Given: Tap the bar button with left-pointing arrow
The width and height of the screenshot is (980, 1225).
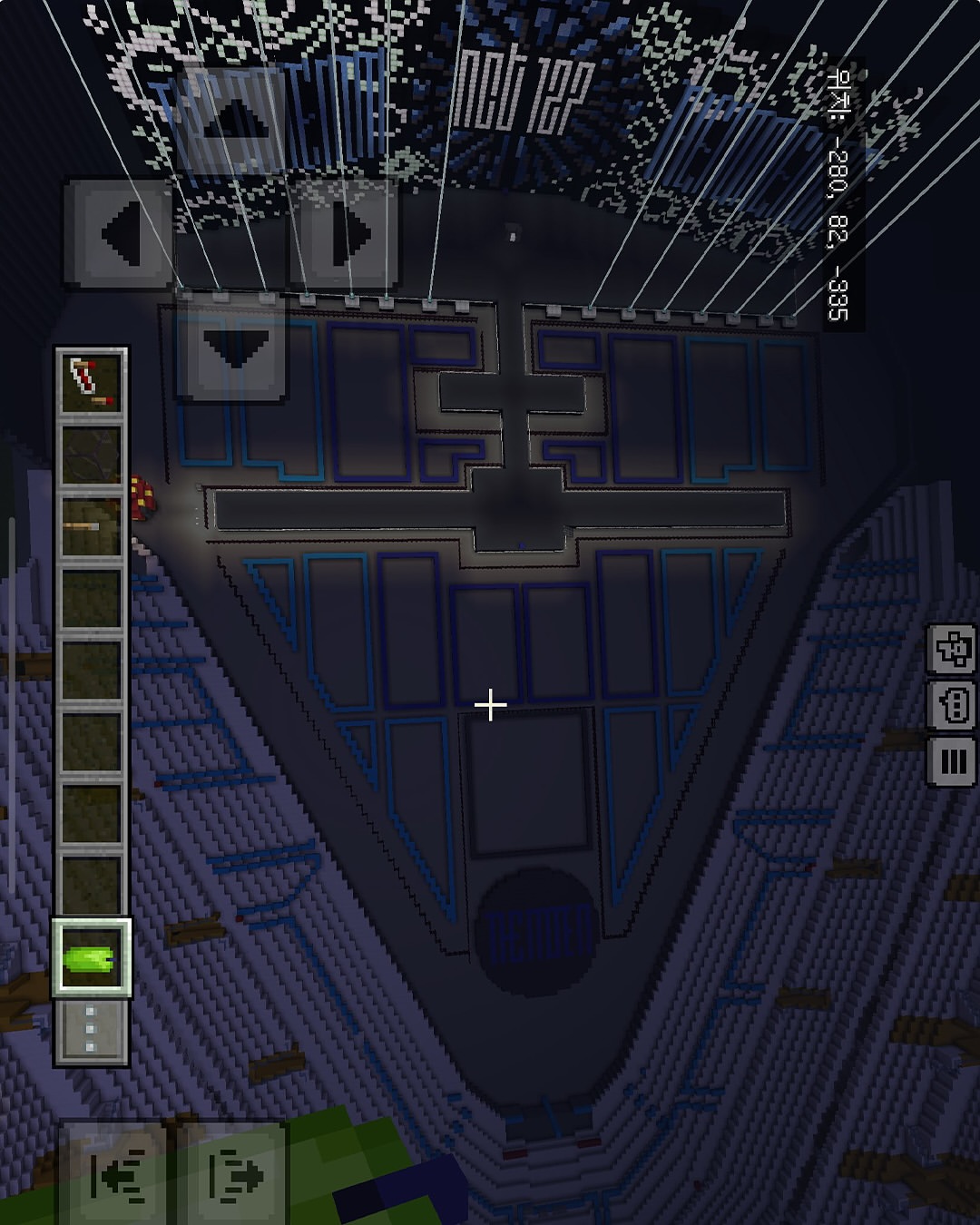Looking at the screenshot, I should (x=118, y=1175).
